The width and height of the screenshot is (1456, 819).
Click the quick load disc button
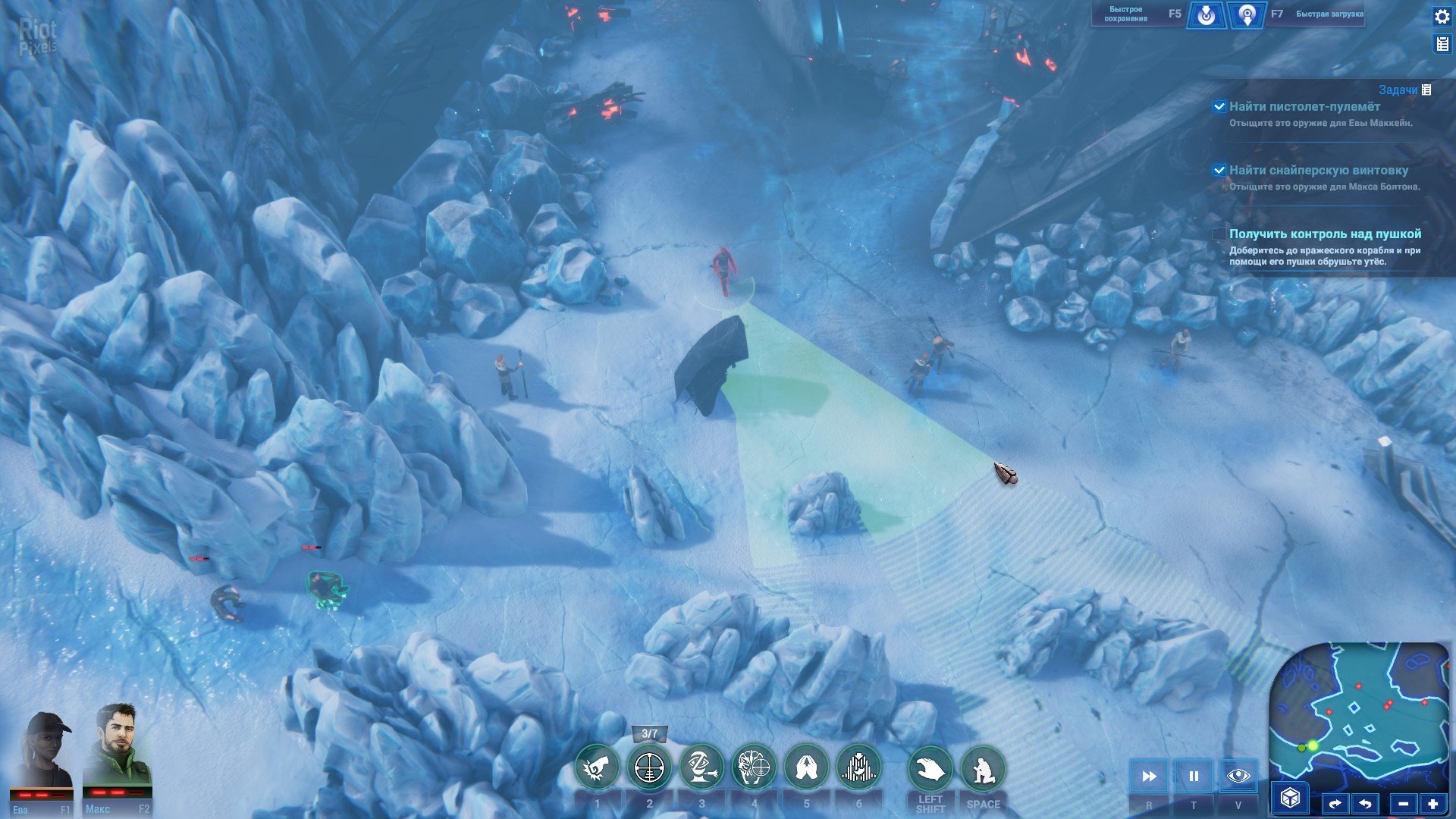[1247, 14]
